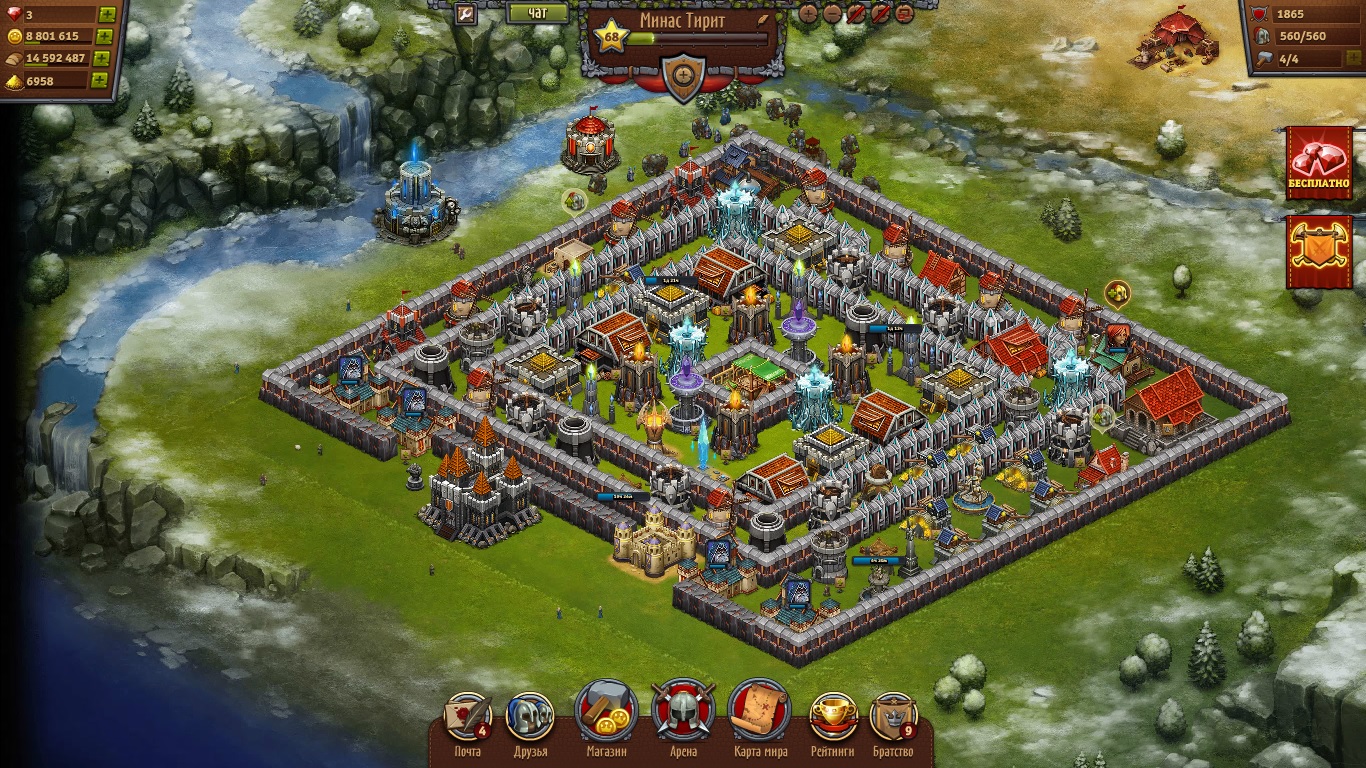Open the чат chat panel
Screen dimensions: 1366x768
(537, 13)
